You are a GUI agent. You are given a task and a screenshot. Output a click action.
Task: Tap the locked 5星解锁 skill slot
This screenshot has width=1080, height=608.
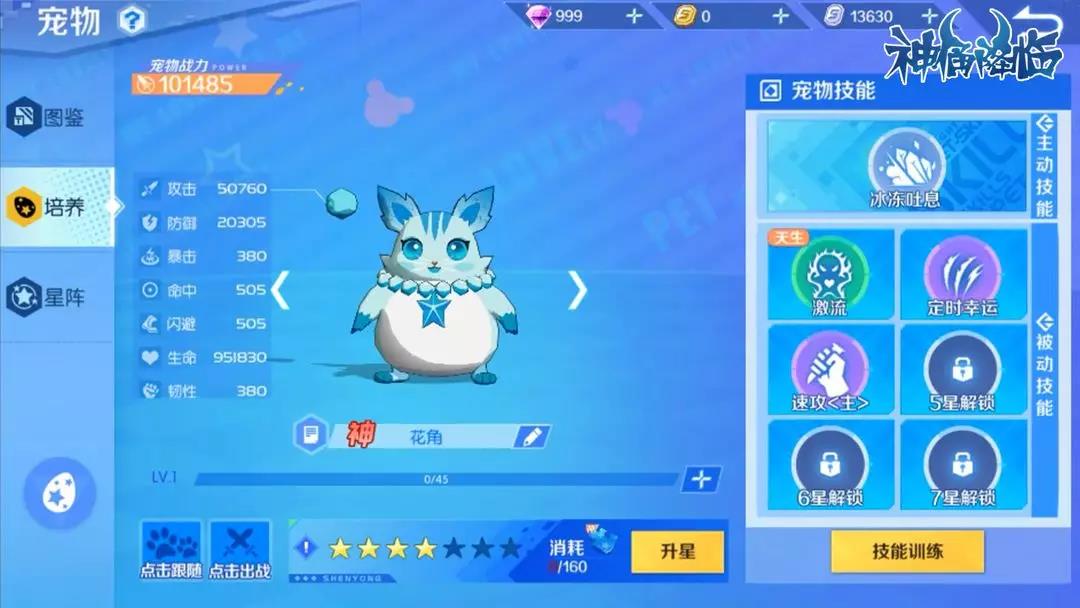(x=962, y=367)
